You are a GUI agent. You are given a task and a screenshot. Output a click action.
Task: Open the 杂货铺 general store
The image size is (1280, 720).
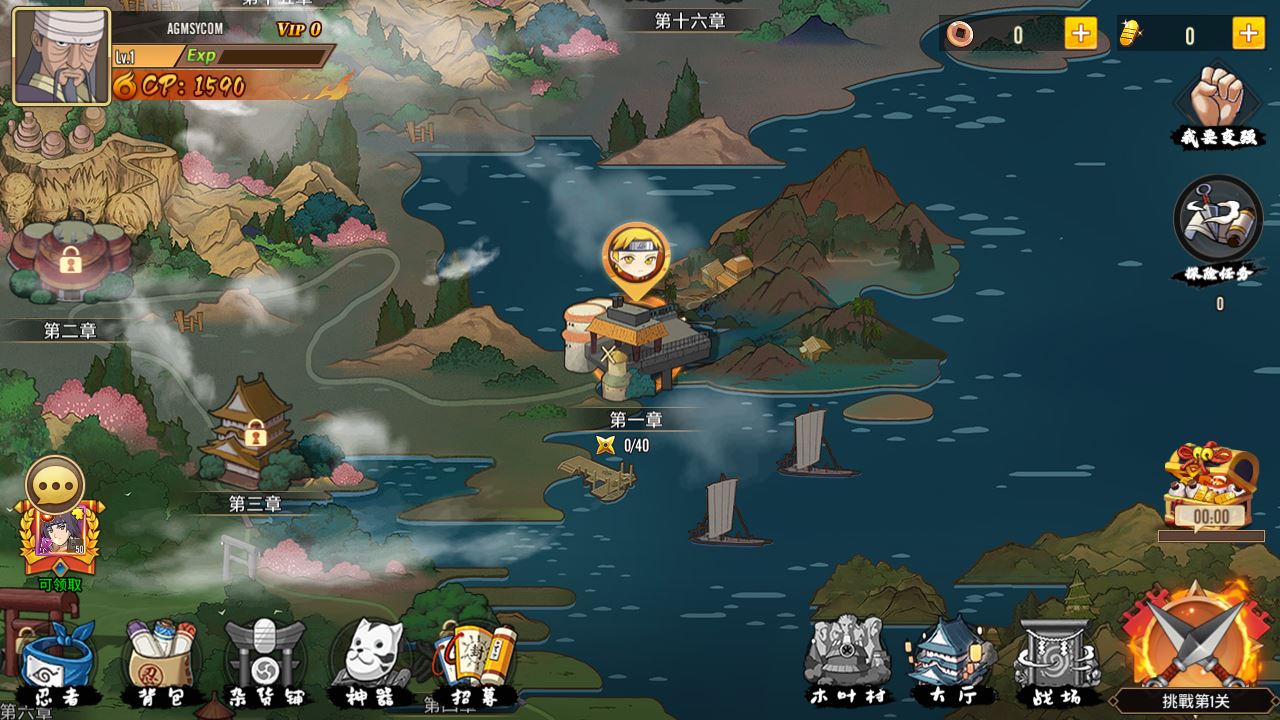[x=265, y=662]
